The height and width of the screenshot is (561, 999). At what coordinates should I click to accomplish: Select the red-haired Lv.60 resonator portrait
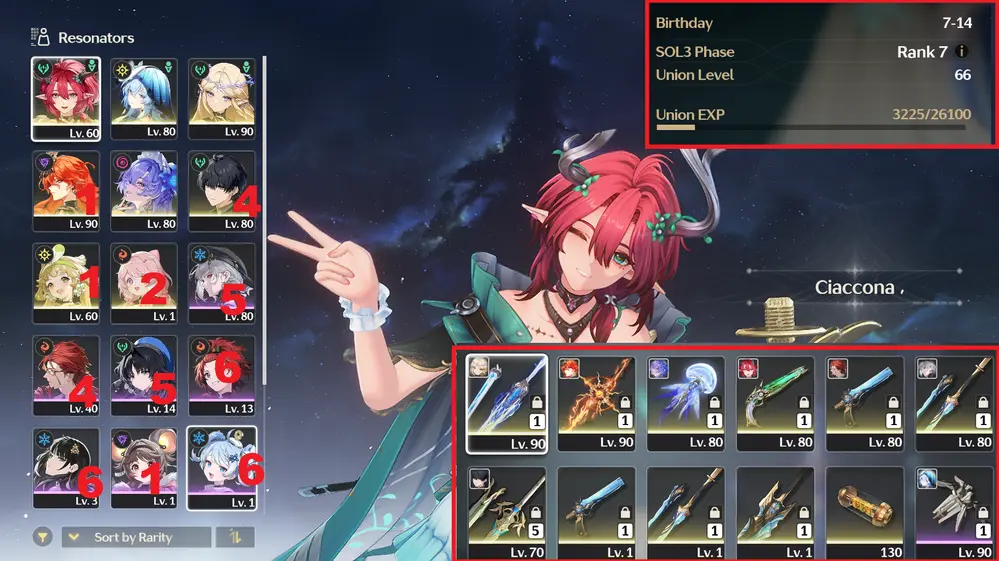coord(66,98)
